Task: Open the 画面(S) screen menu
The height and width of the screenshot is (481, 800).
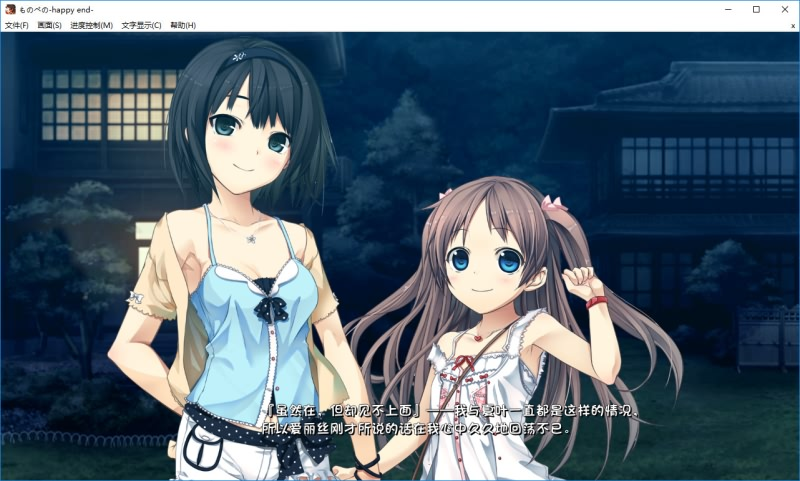Action: pyautogui.click(x=49, y=25)
